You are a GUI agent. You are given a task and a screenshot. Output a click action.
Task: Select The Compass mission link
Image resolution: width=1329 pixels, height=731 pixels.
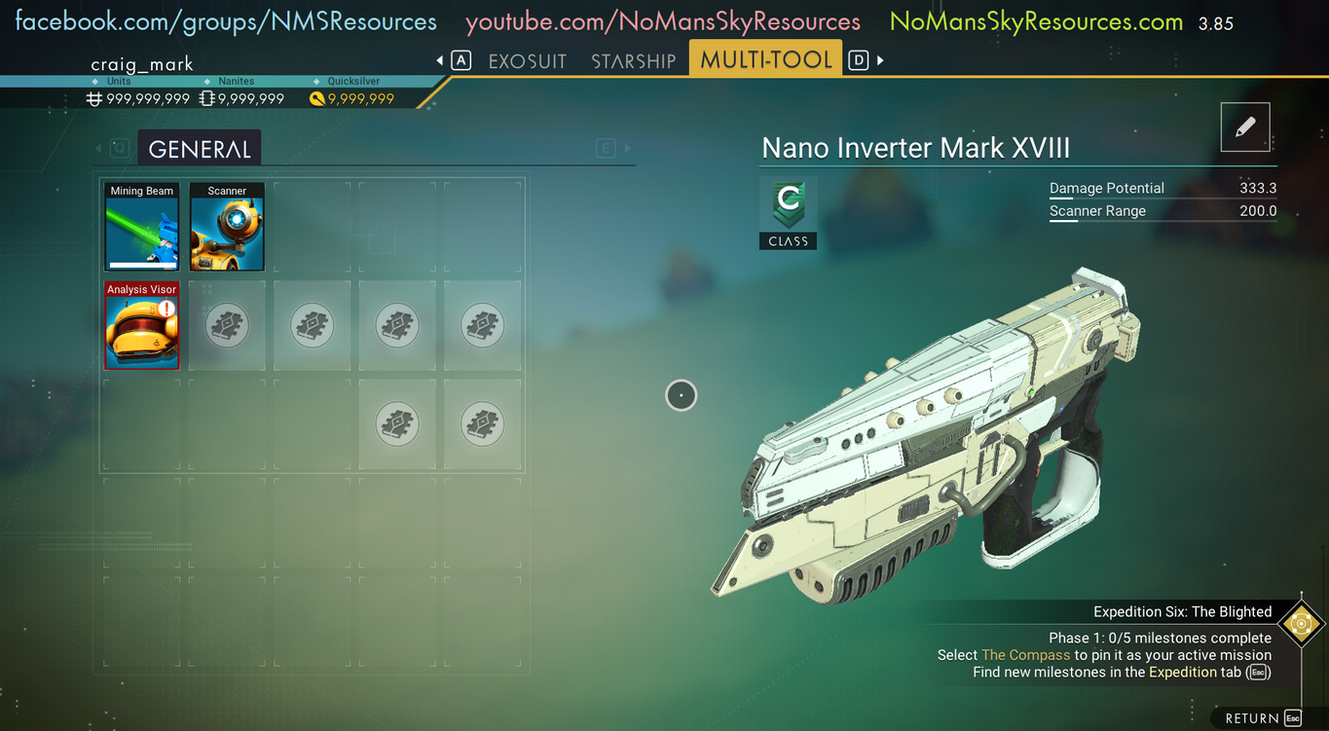1025,654
